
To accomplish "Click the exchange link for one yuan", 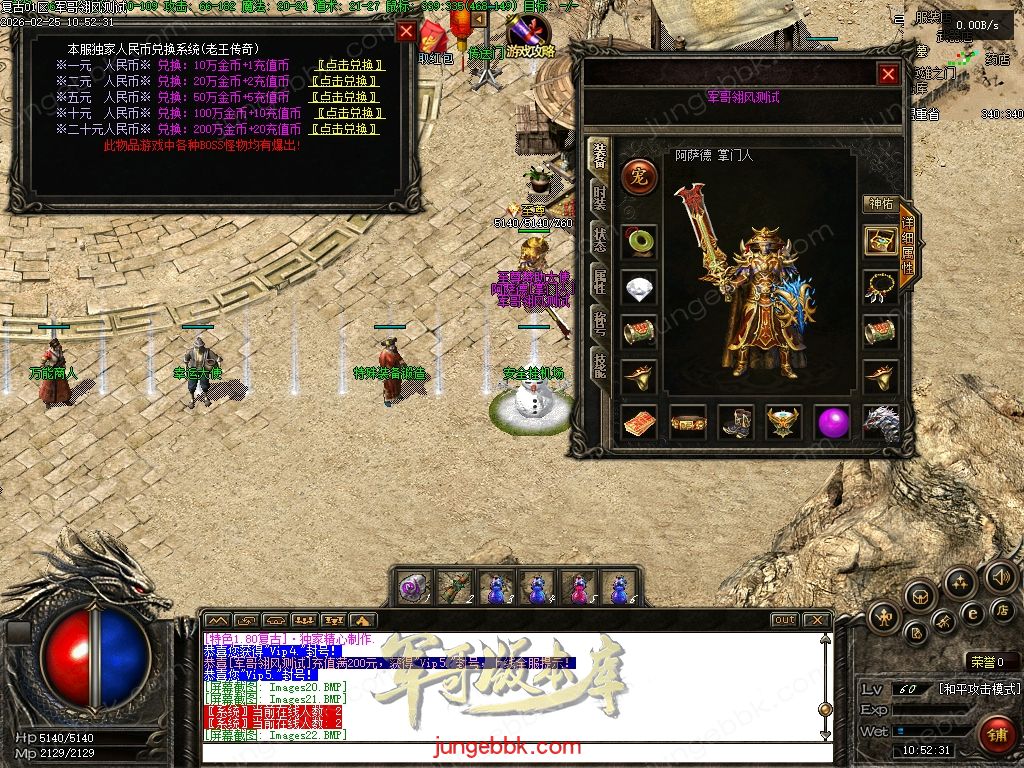I will tap(347, 65).
